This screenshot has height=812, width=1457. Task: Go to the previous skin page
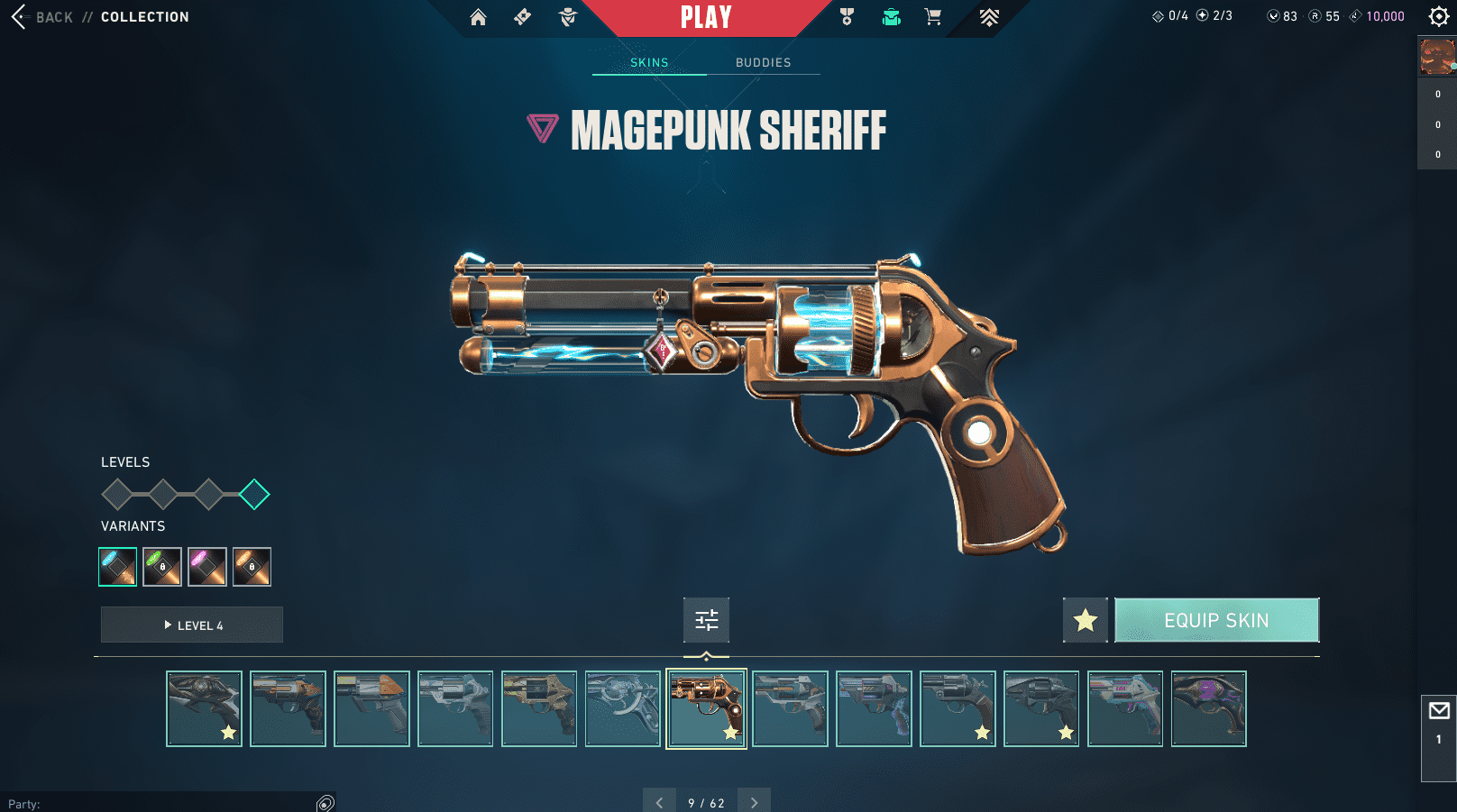click(659, 801)
